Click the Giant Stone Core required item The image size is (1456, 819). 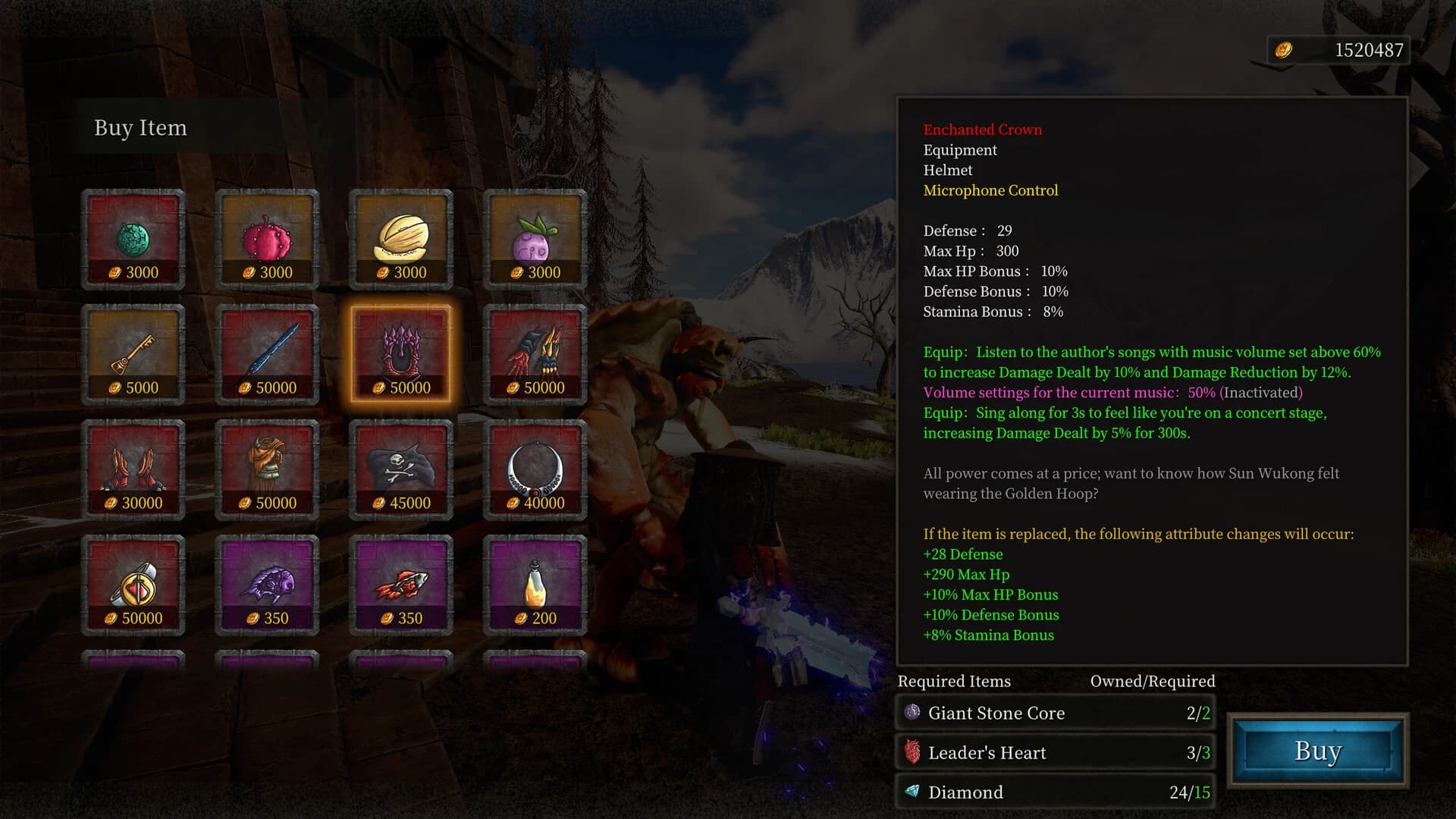click(1054, 714)
